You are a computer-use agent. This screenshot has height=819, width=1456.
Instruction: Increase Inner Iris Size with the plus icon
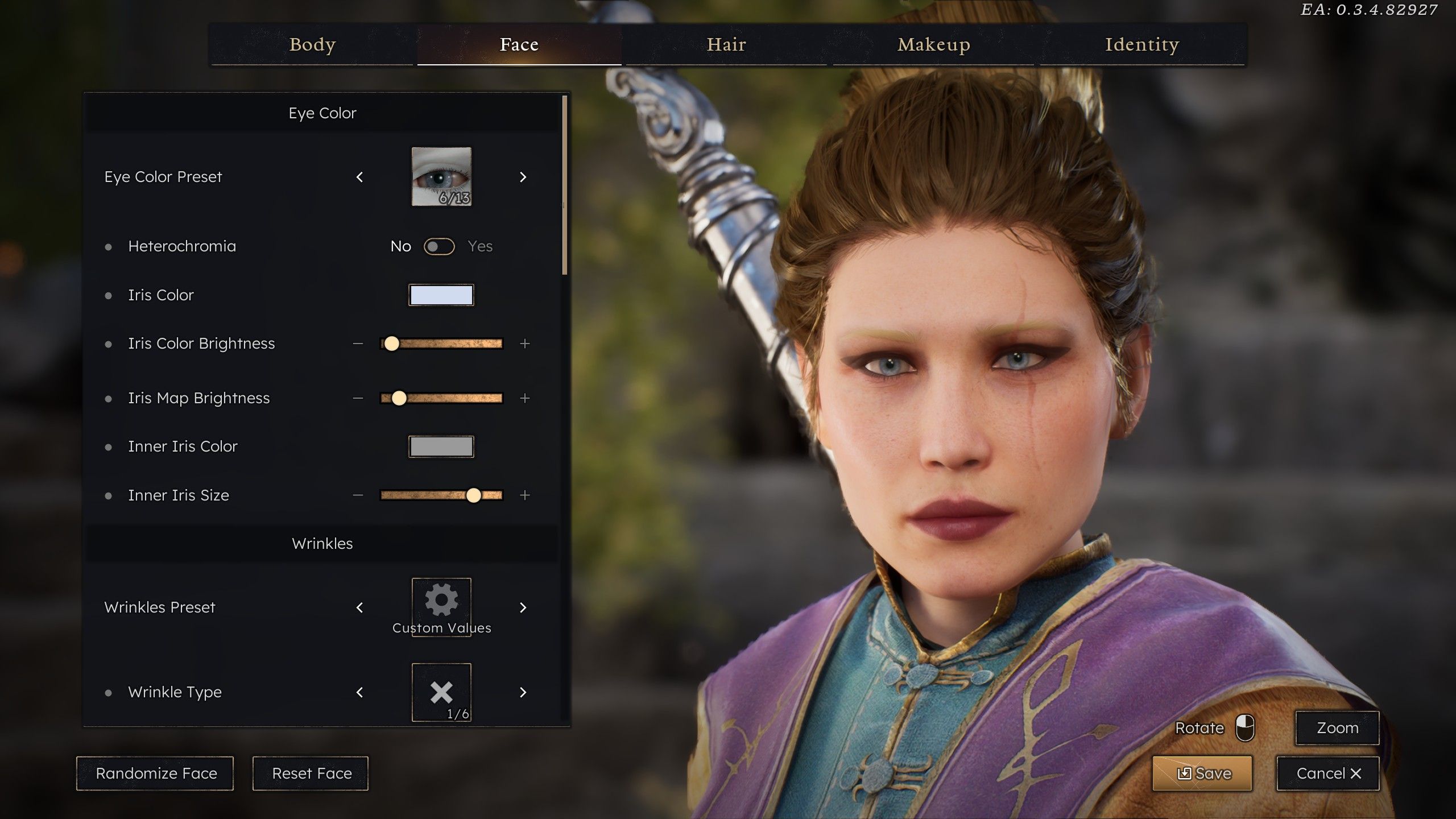pyautogui.click(x=524, y=495)
